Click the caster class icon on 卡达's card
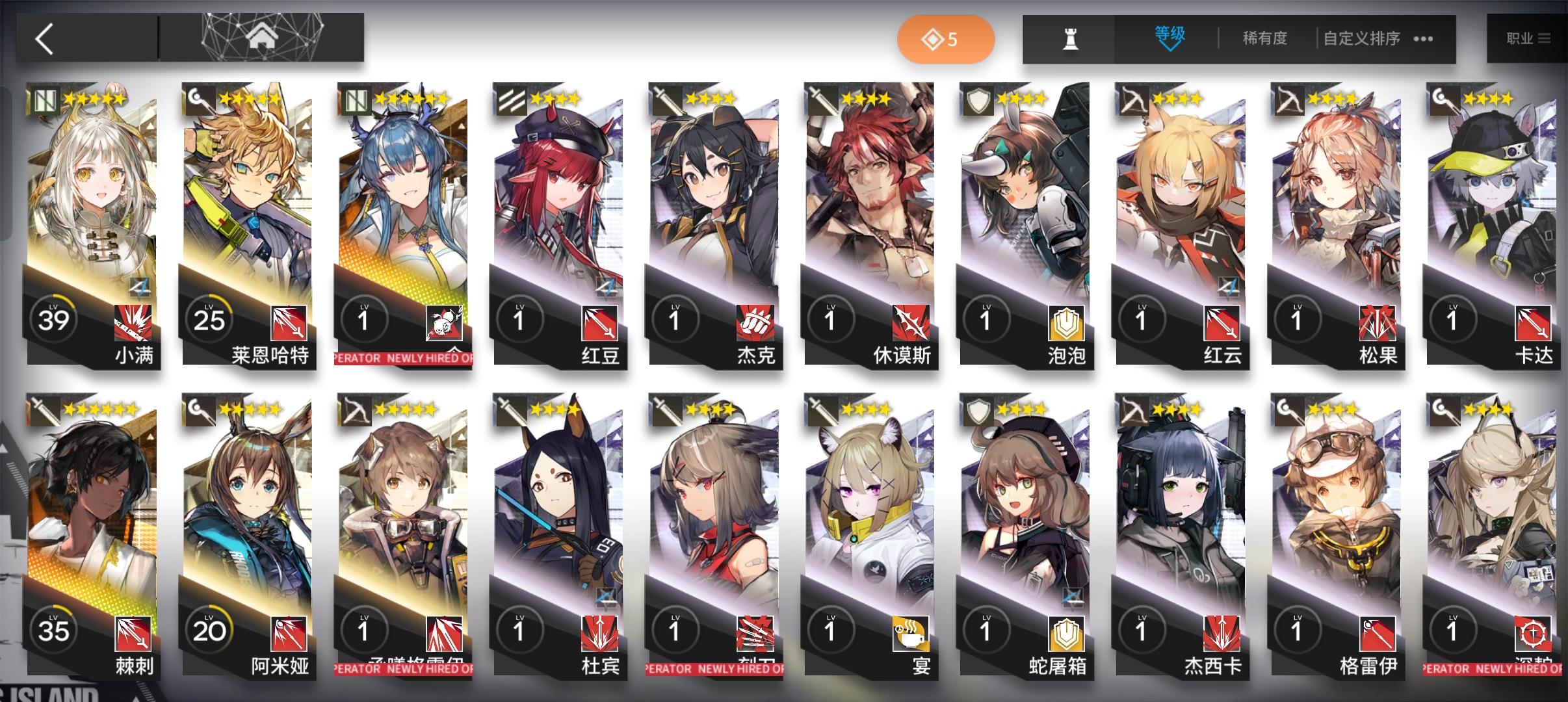The height and width of the screenshot is (702, 1568). coord(1444,101)
